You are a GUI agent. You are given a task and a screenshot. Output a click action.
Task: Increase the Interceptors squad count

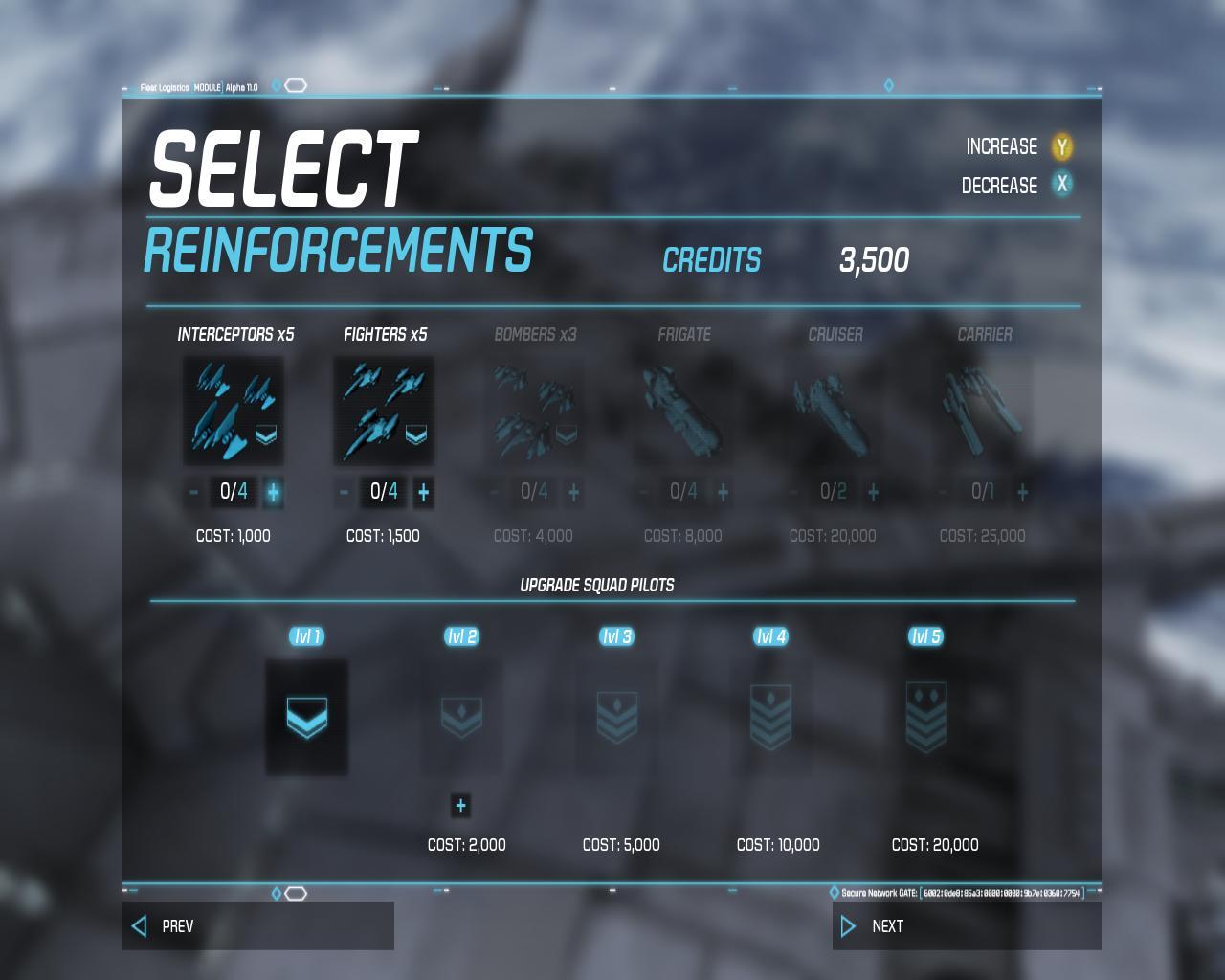pyautogui.click(x=273, y=492)
